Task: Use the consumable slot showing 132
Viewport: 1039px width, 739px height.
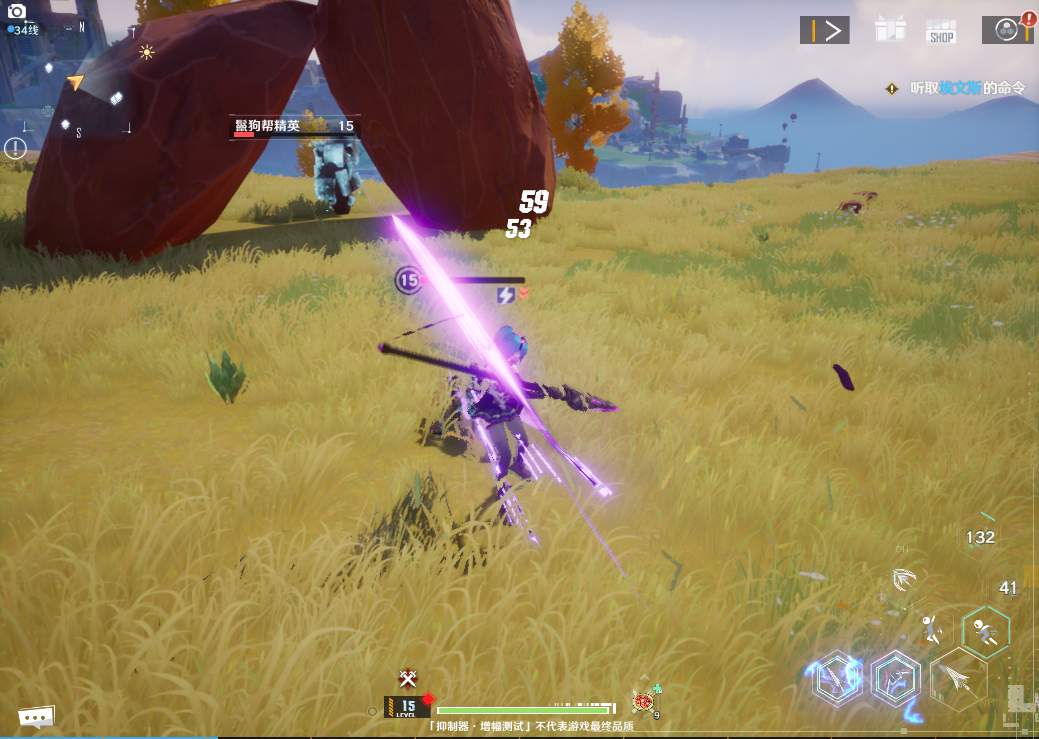Action: coord(979,538)
